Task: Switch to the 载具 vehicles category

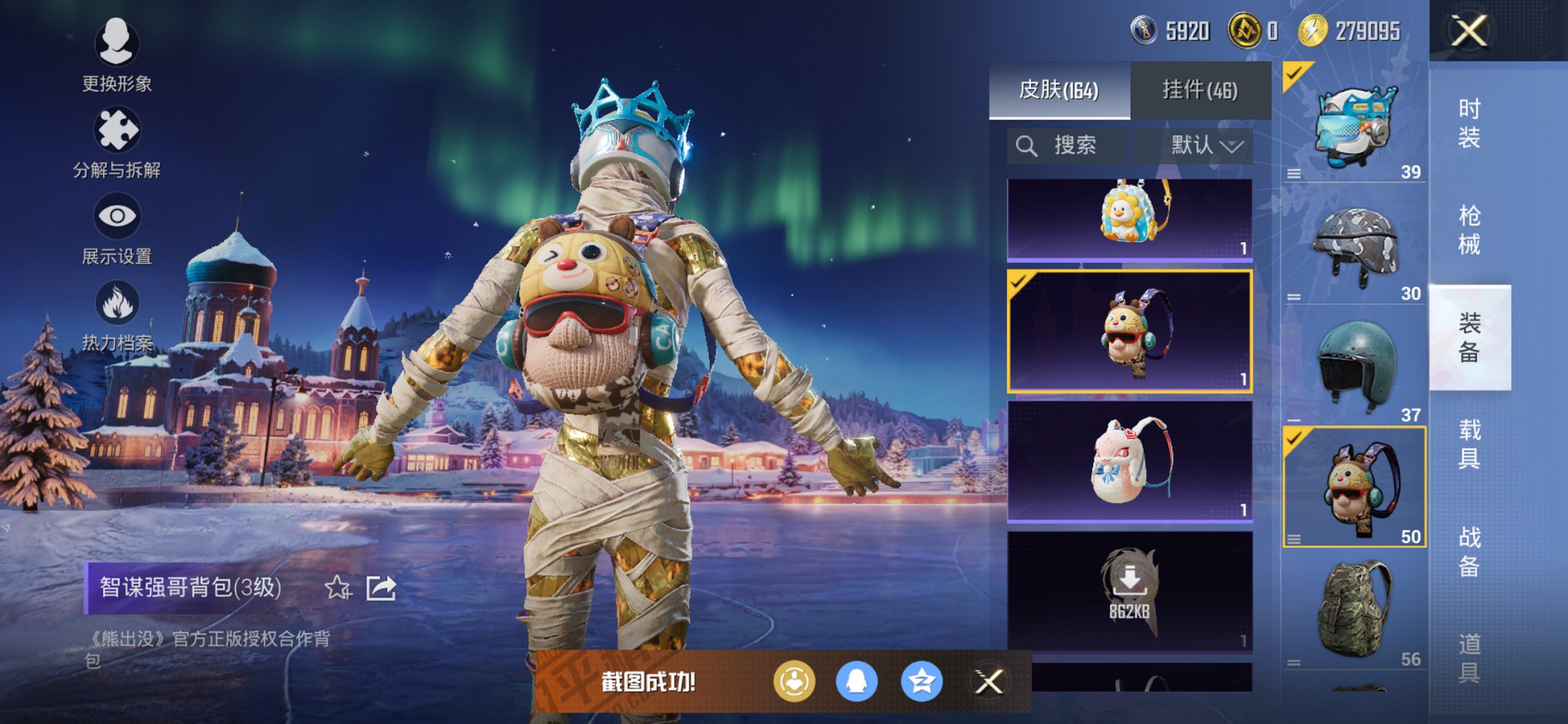Action: [x=1469, y=444]
